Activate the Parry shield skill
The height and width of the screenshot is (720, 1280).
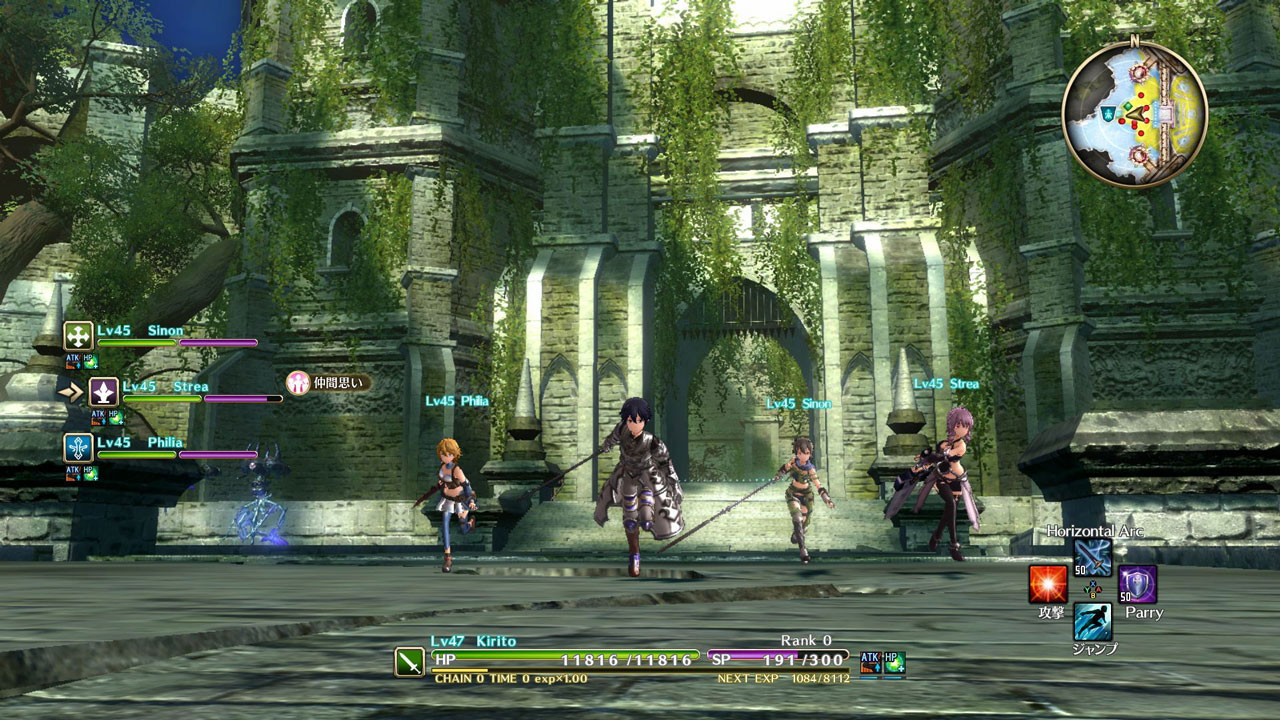point(1137,584)
